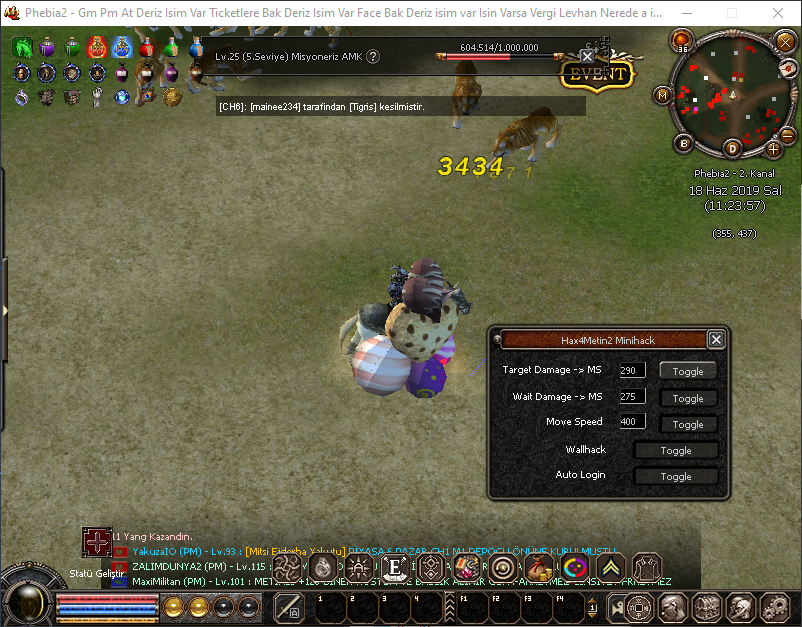Close the target info bar
Screen dimensions: 802x627
[587, 56]
